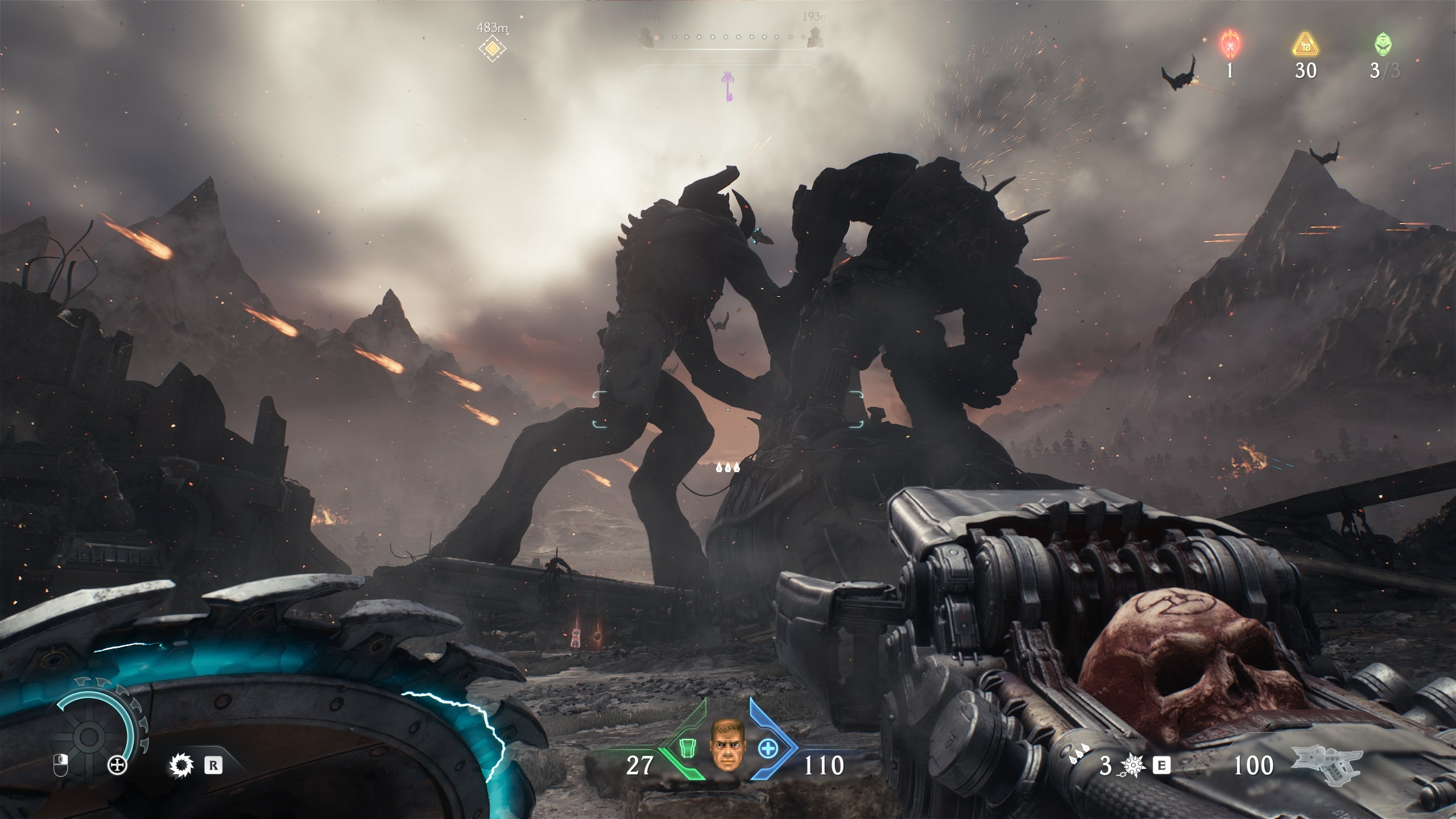This screenshot has height=819, width=1456.
Task: Activate the spiked ball equipment icon
Action: click(x=1133, y=766)
